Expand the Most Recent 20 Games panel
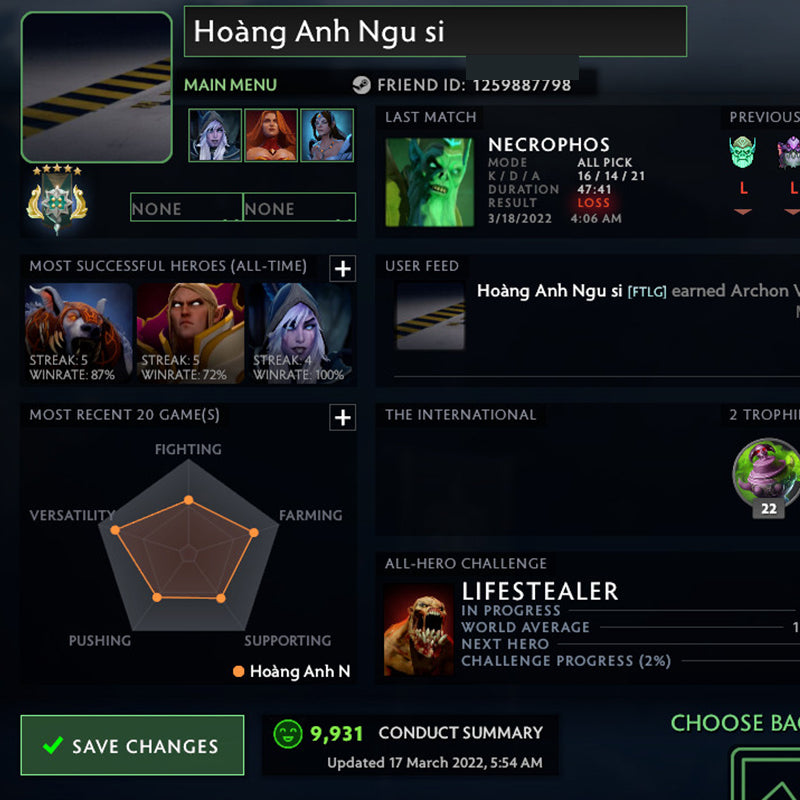The width and height of the screenshot is (800, 800). click(x=343, y=417)
